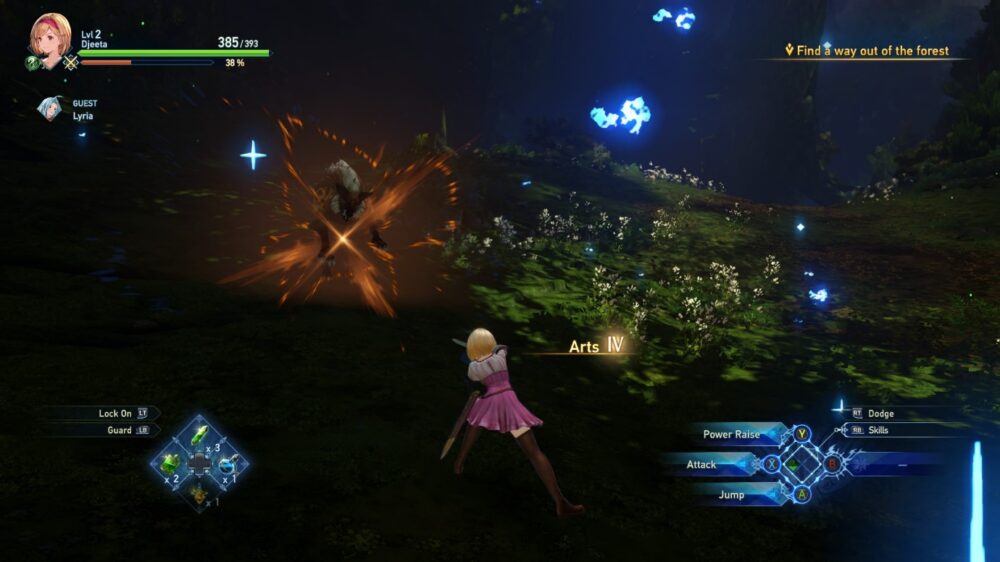Screen dimensions: 1000x562
Task: Open the Skills action label
Action: coord(879,430)
